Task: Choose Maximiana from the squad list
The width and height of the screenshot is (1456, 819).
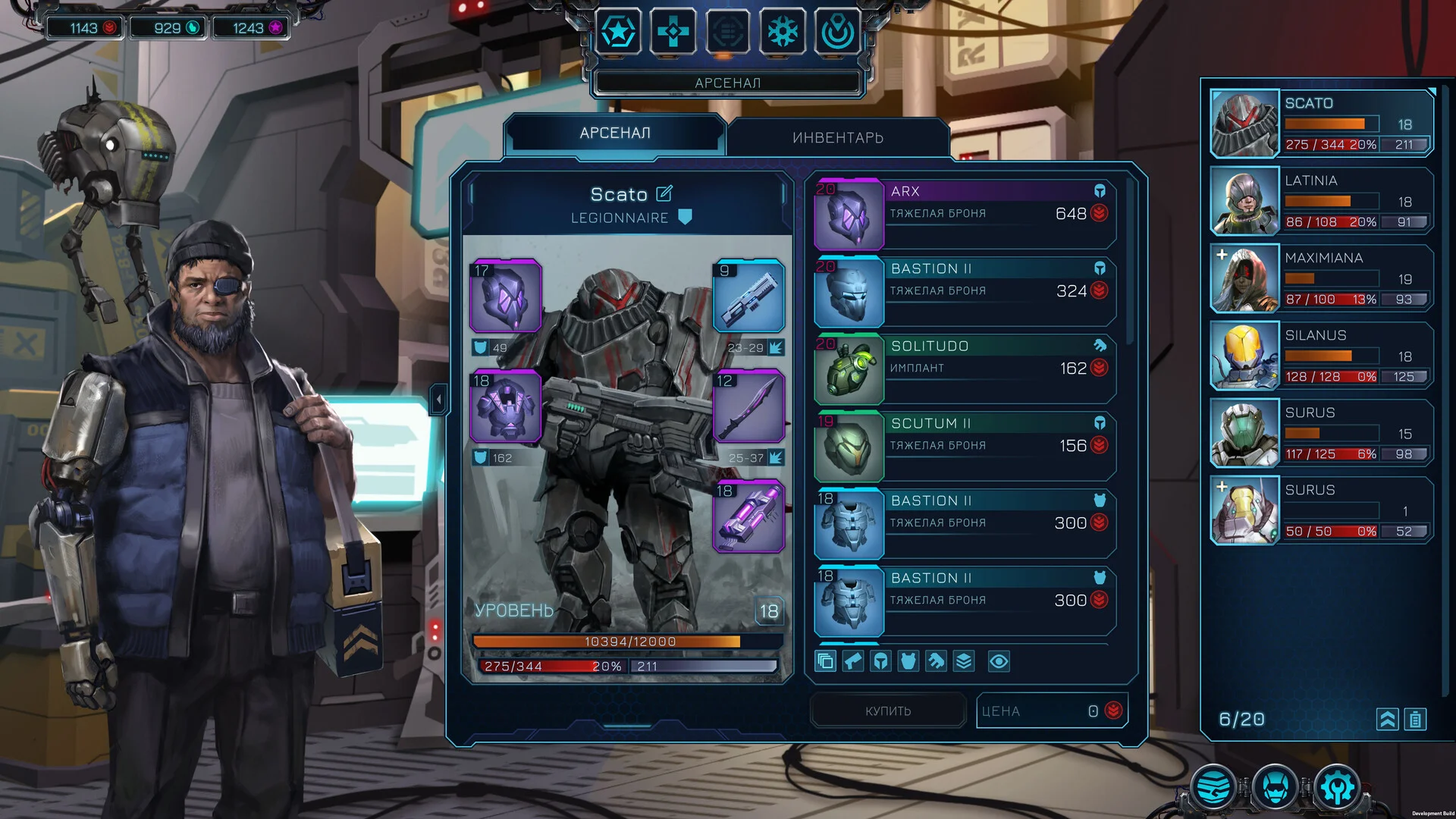Action: pos(1321,278)
